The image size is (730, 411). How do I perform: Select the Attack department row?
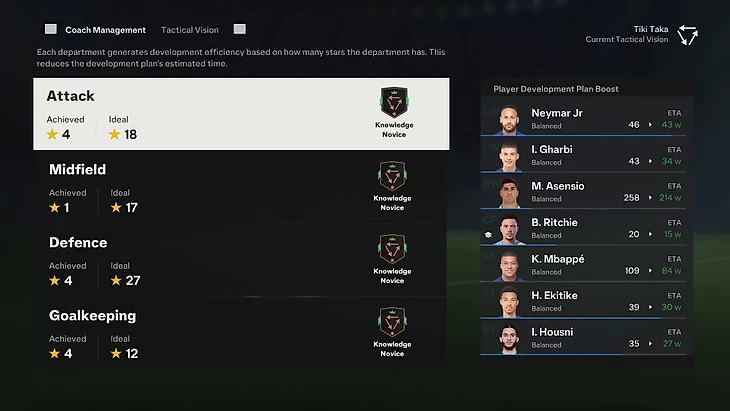pyautogui.click(x=248, y=114)
